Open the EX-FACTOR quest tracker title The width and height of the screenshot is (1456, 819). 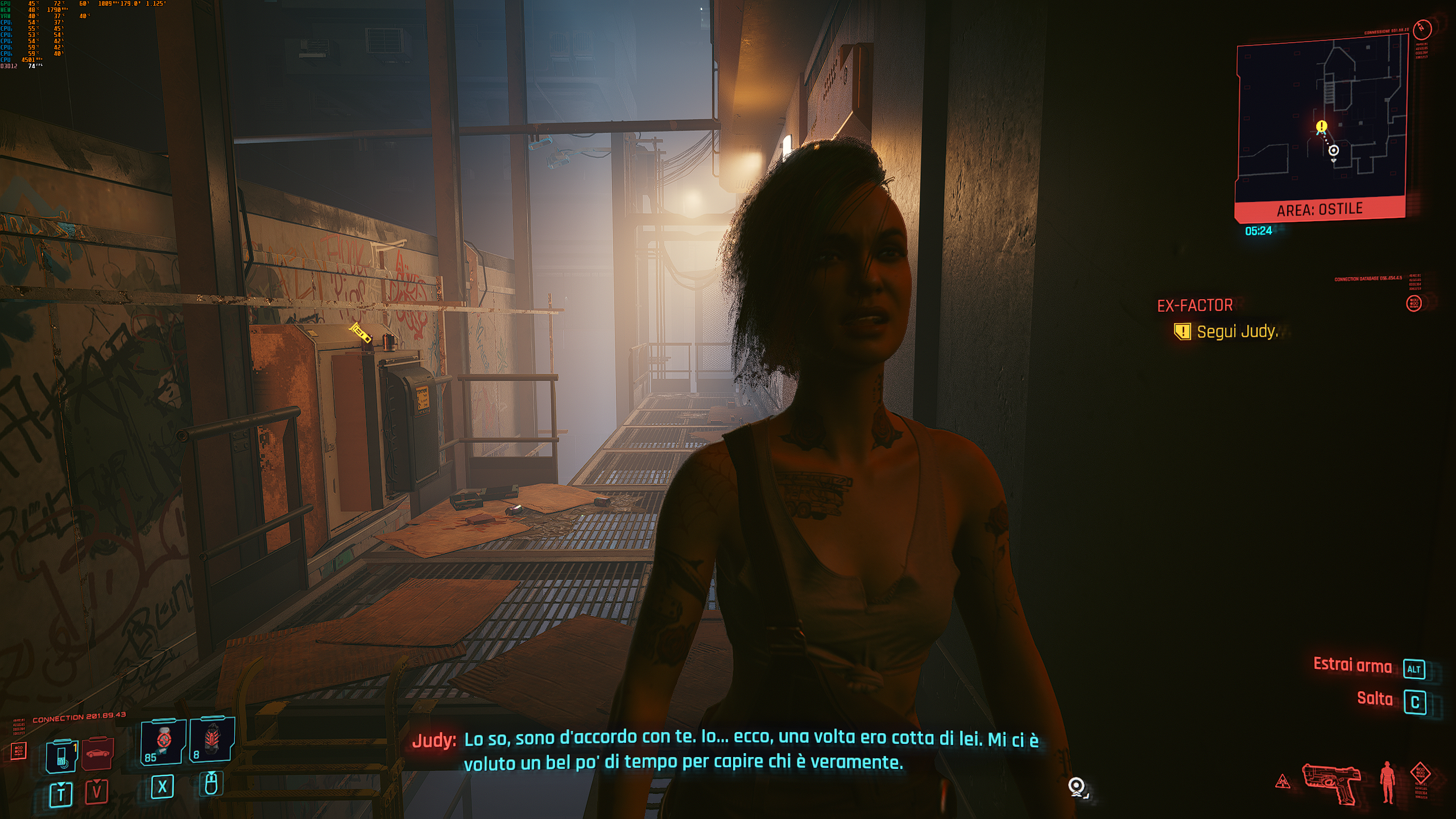point(1194,306)
